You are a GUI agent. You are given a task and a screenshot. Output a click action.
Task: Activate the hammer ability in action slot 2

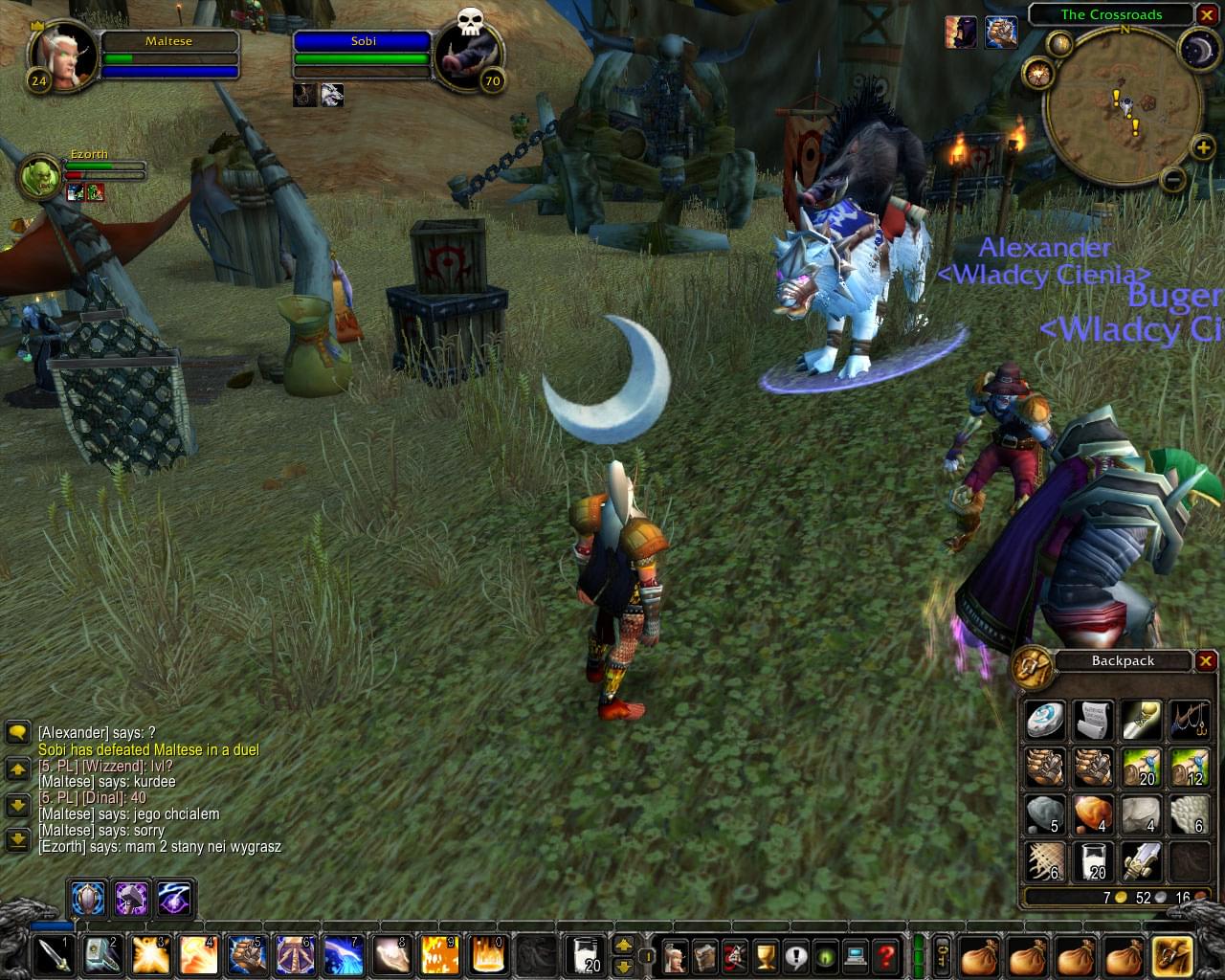pos(101,955)
